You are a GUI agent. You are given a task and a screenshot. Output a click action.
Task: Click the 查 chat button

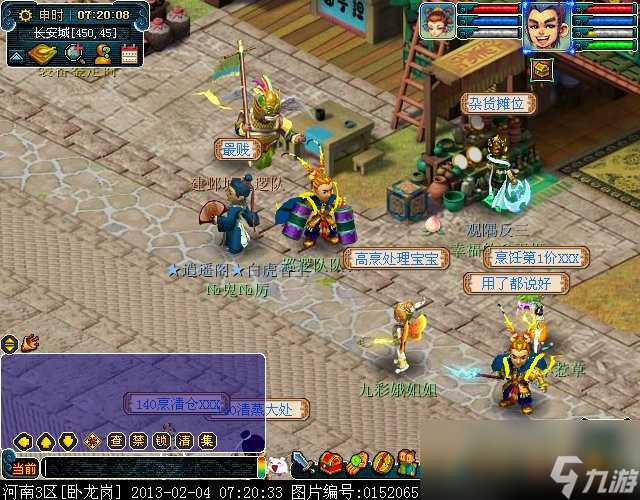point(117,441)
